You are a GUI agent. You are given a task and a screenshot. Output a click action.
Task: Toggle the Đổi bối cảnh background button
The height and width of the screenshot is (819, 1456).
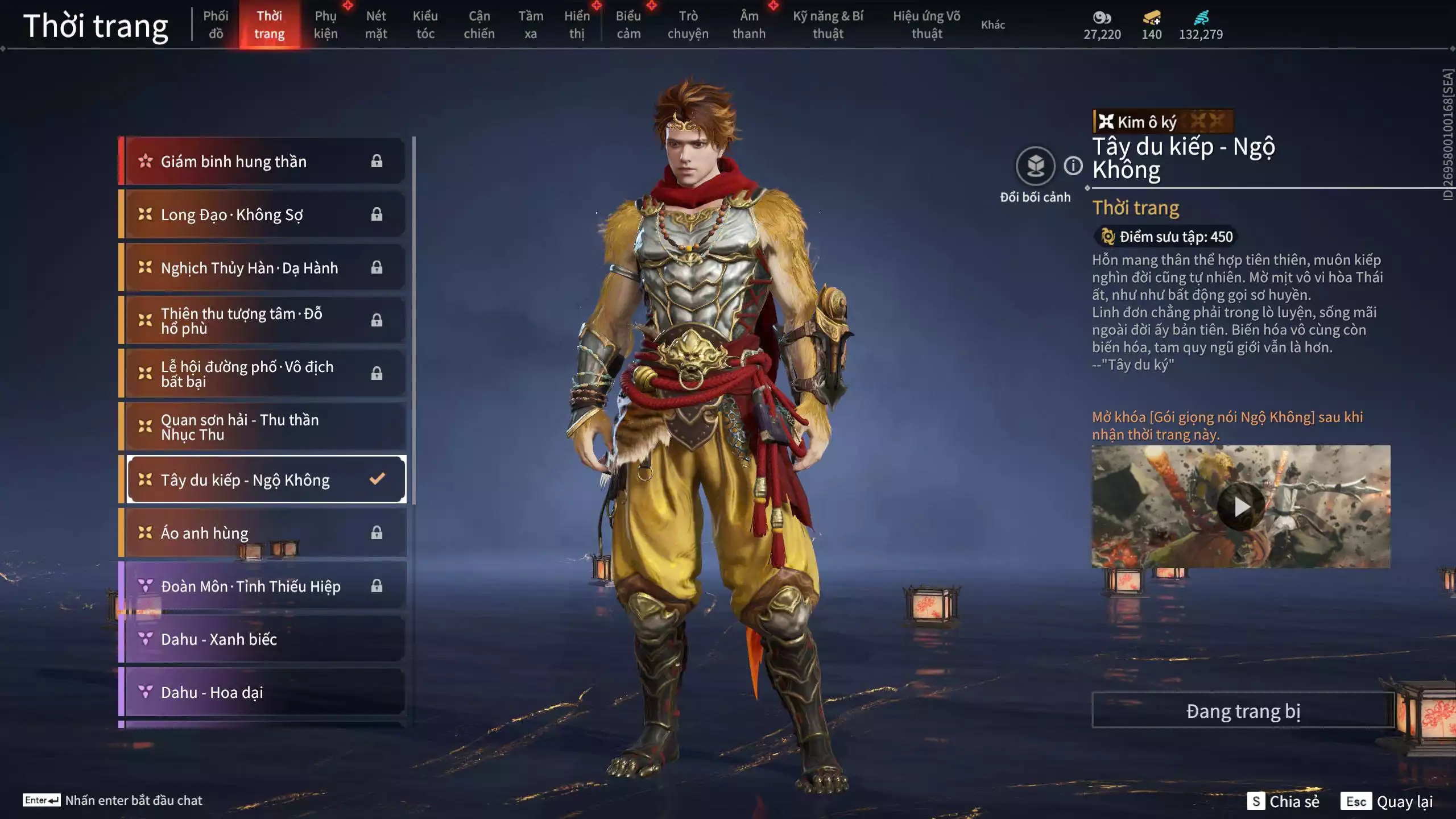point(1035,166)
